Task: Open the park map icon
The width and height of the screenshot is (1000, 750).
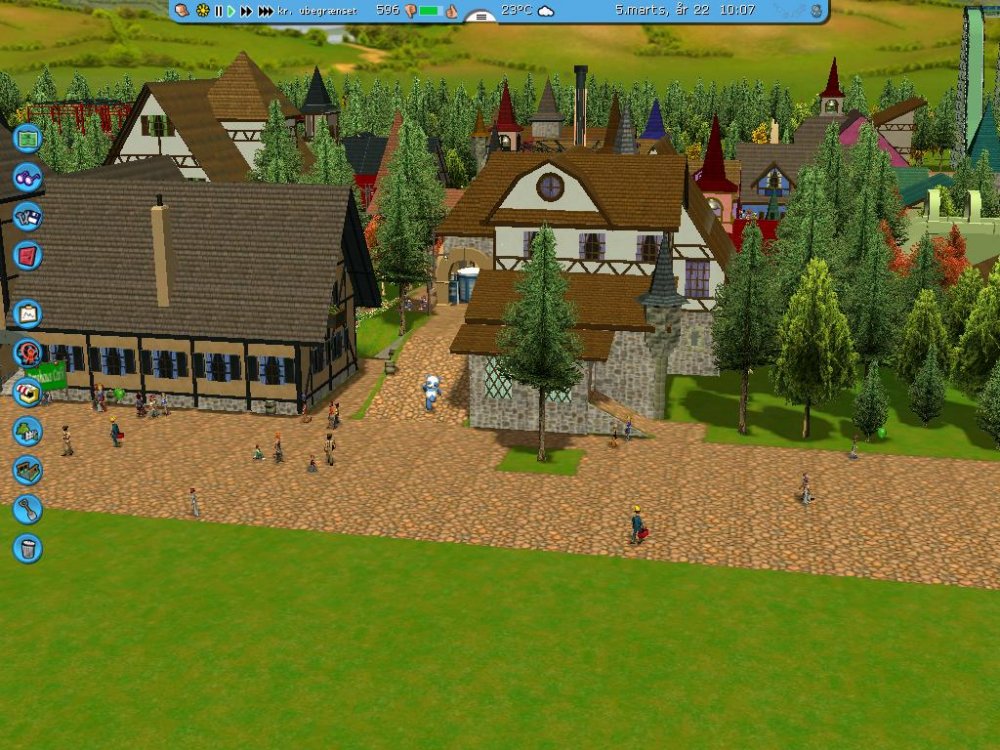Action: 28,137
